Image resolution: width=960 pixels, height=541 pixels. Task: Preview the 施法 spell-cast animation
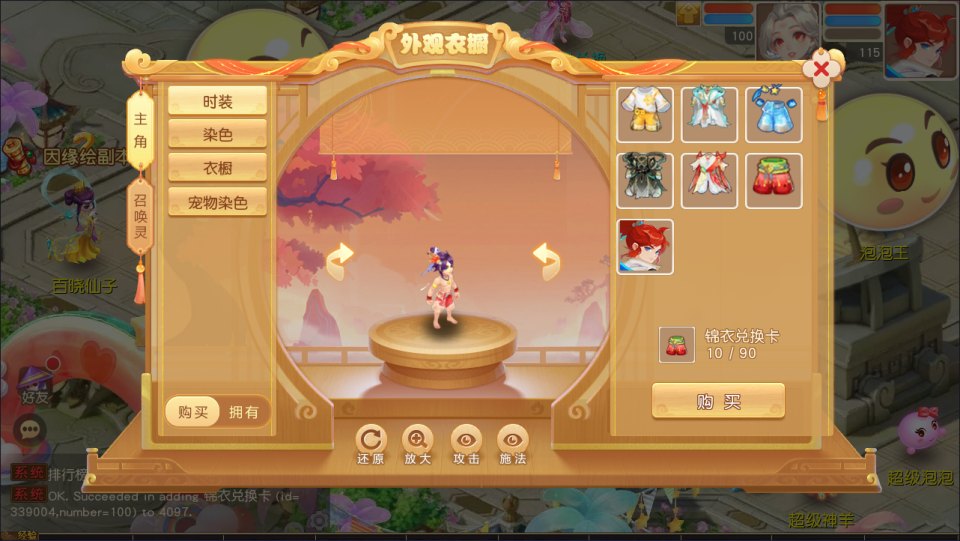513,441
